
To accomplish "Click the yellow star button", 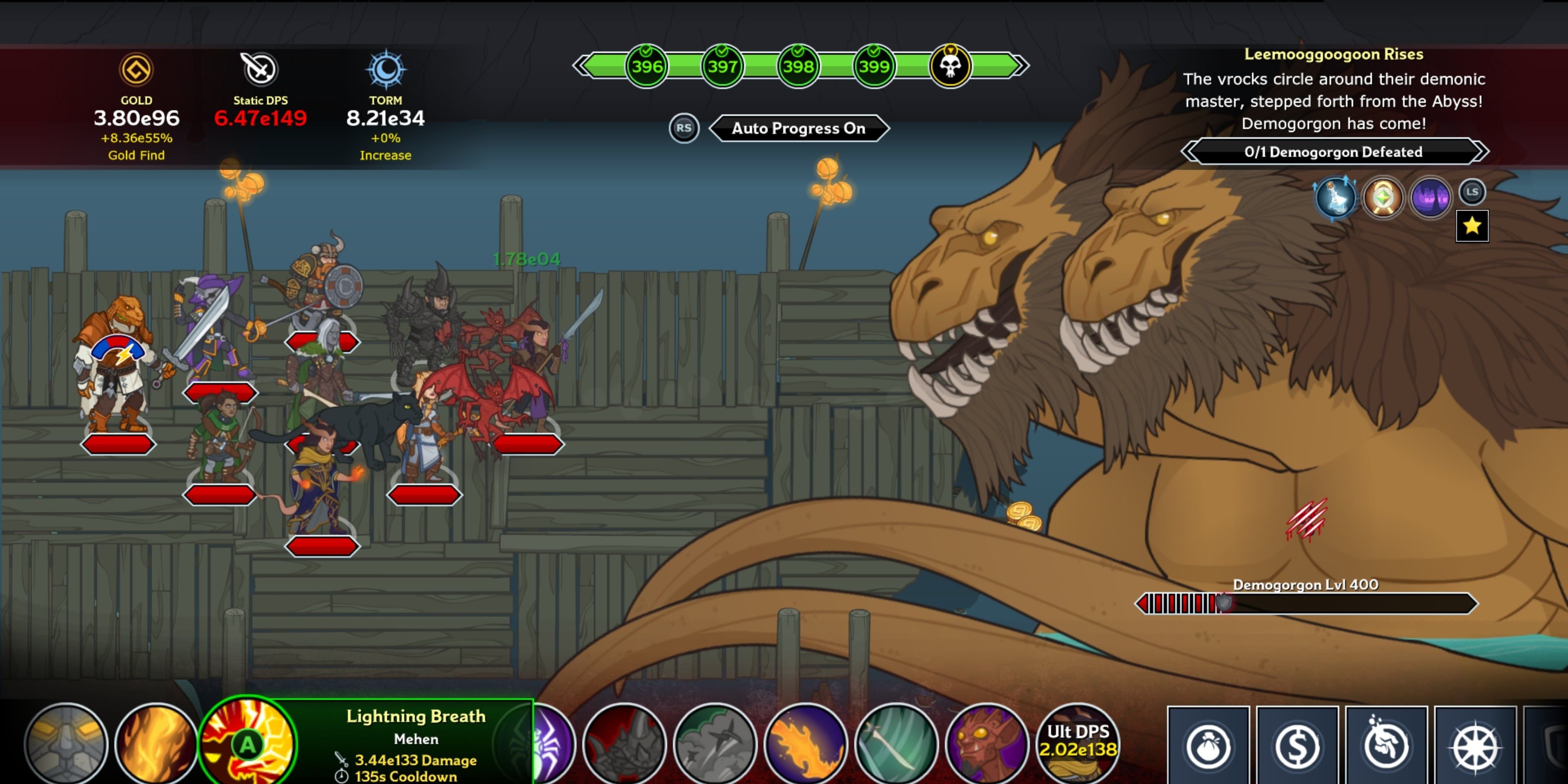I will 1472,226.
